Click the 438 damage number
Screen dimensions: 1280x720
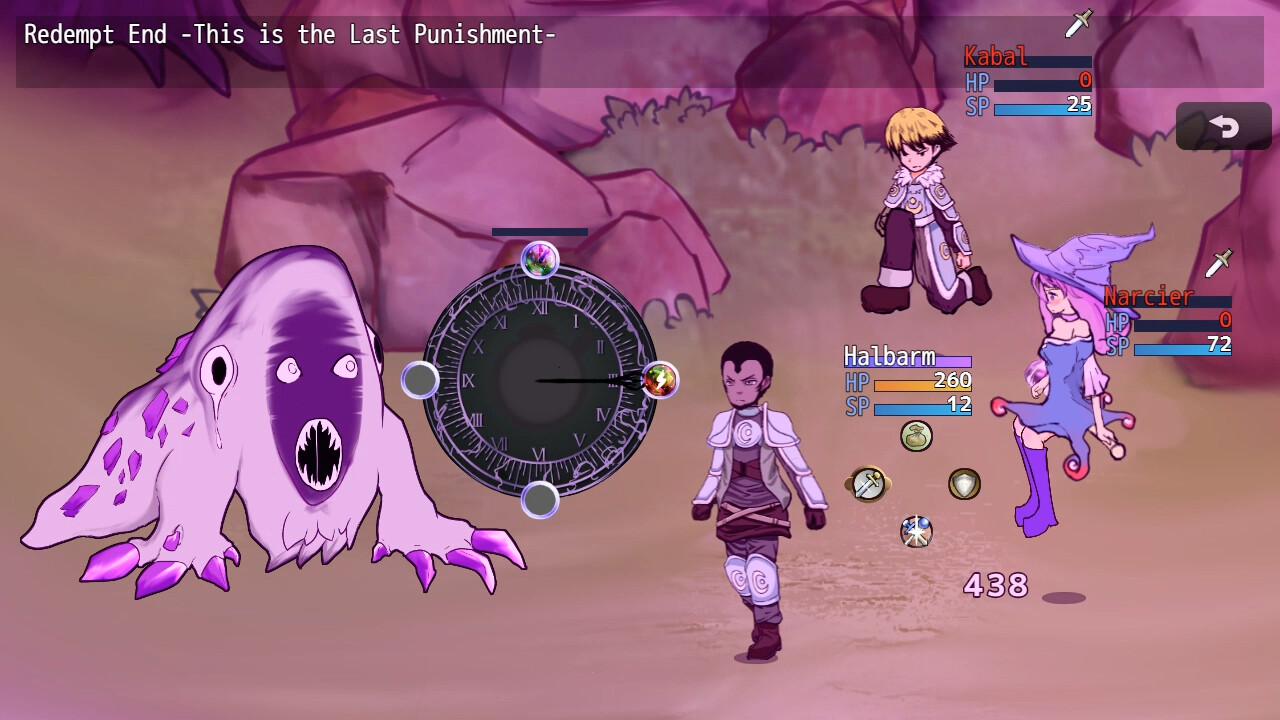tap(993, 586)
